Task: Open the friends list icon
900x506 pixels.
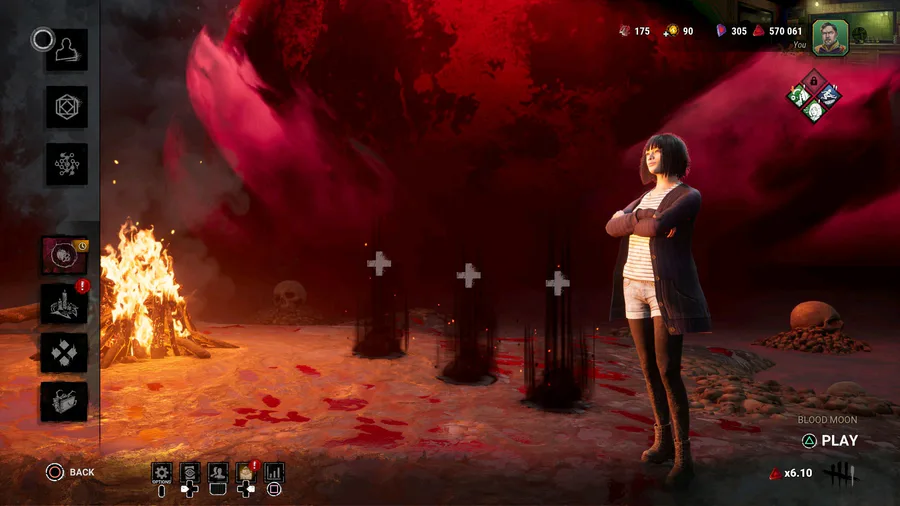Action: (x=218, y=472)
